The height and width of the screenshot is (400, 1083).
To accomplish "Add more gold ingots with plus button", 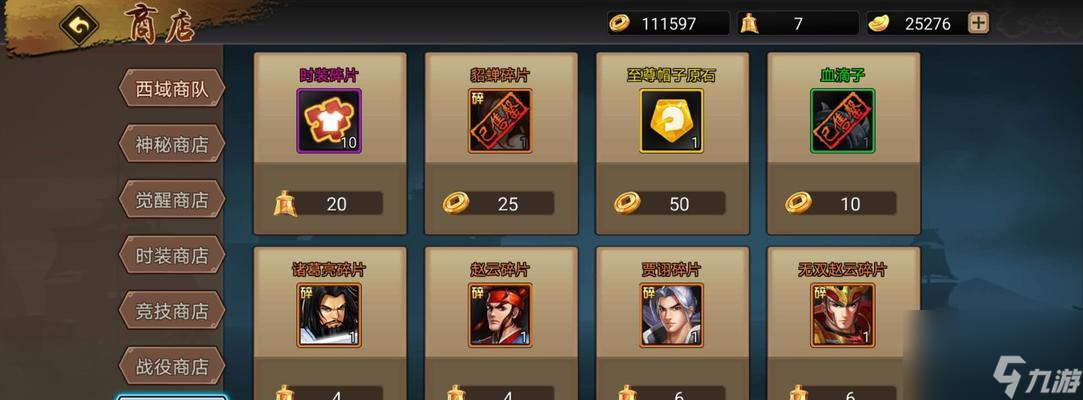I will pyautogui.click(x=978, y=23).
